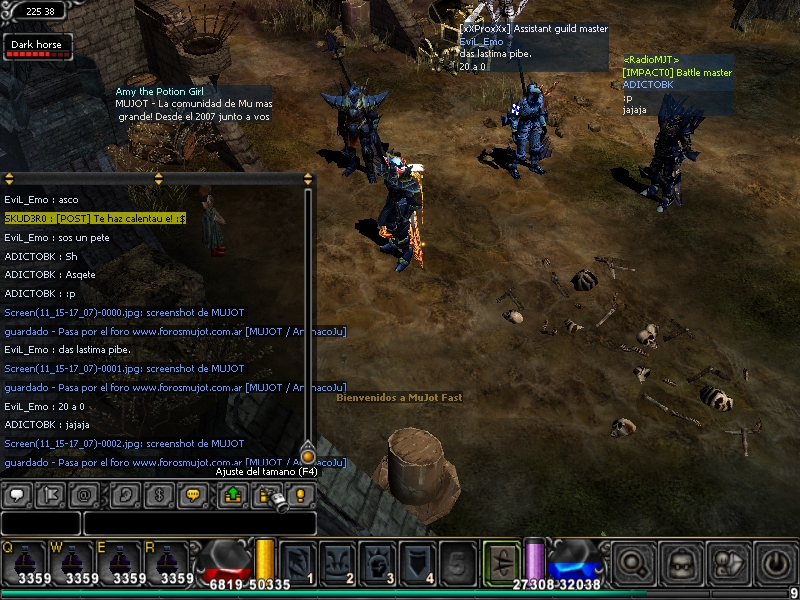Click the green up-arrow chat button
The width and height of the screenshot is (800, 600).
[x=233, y=495]
